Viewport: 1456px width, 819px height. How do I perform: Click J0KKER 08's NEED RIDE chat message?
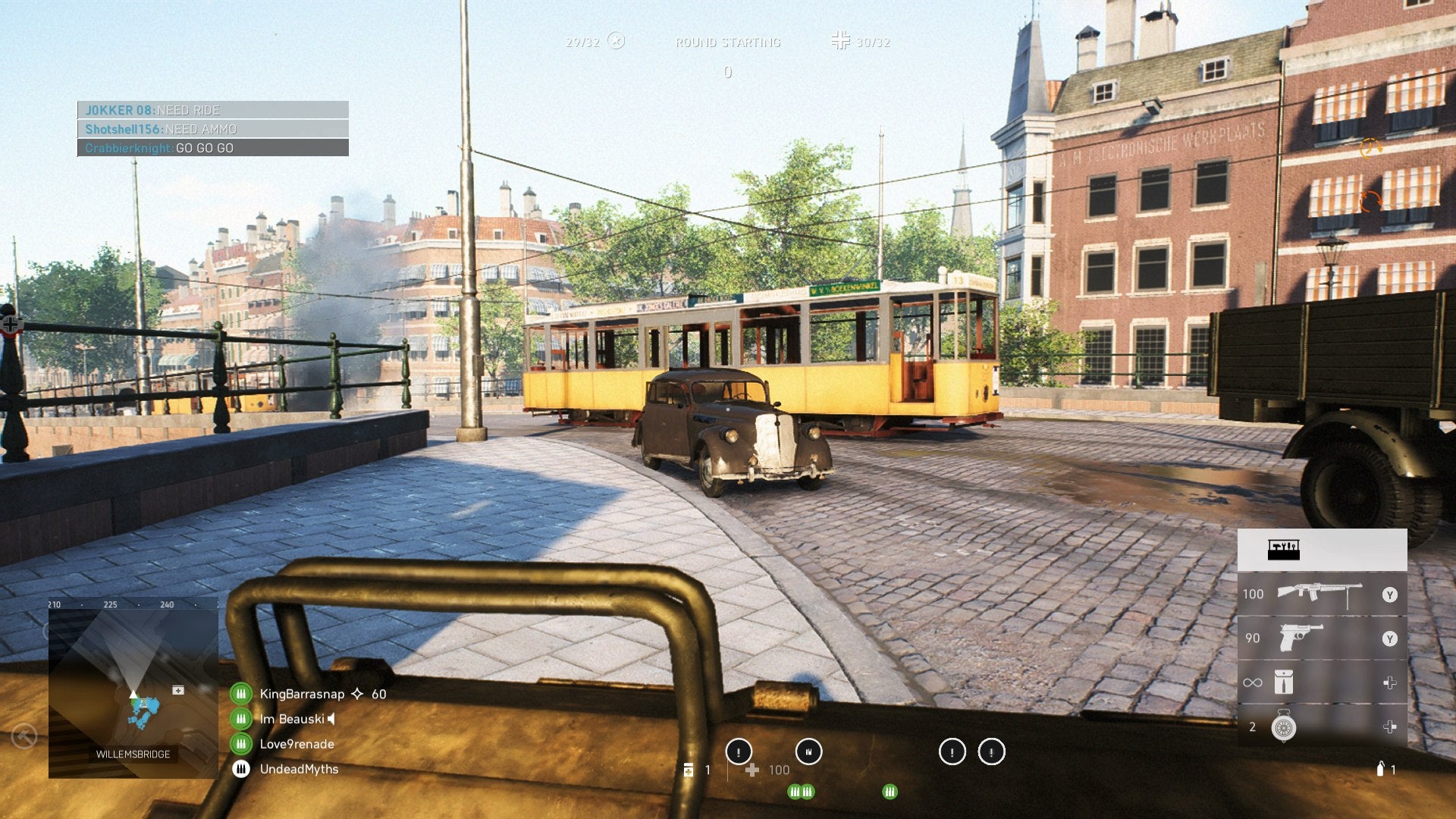tap(213, 110)
